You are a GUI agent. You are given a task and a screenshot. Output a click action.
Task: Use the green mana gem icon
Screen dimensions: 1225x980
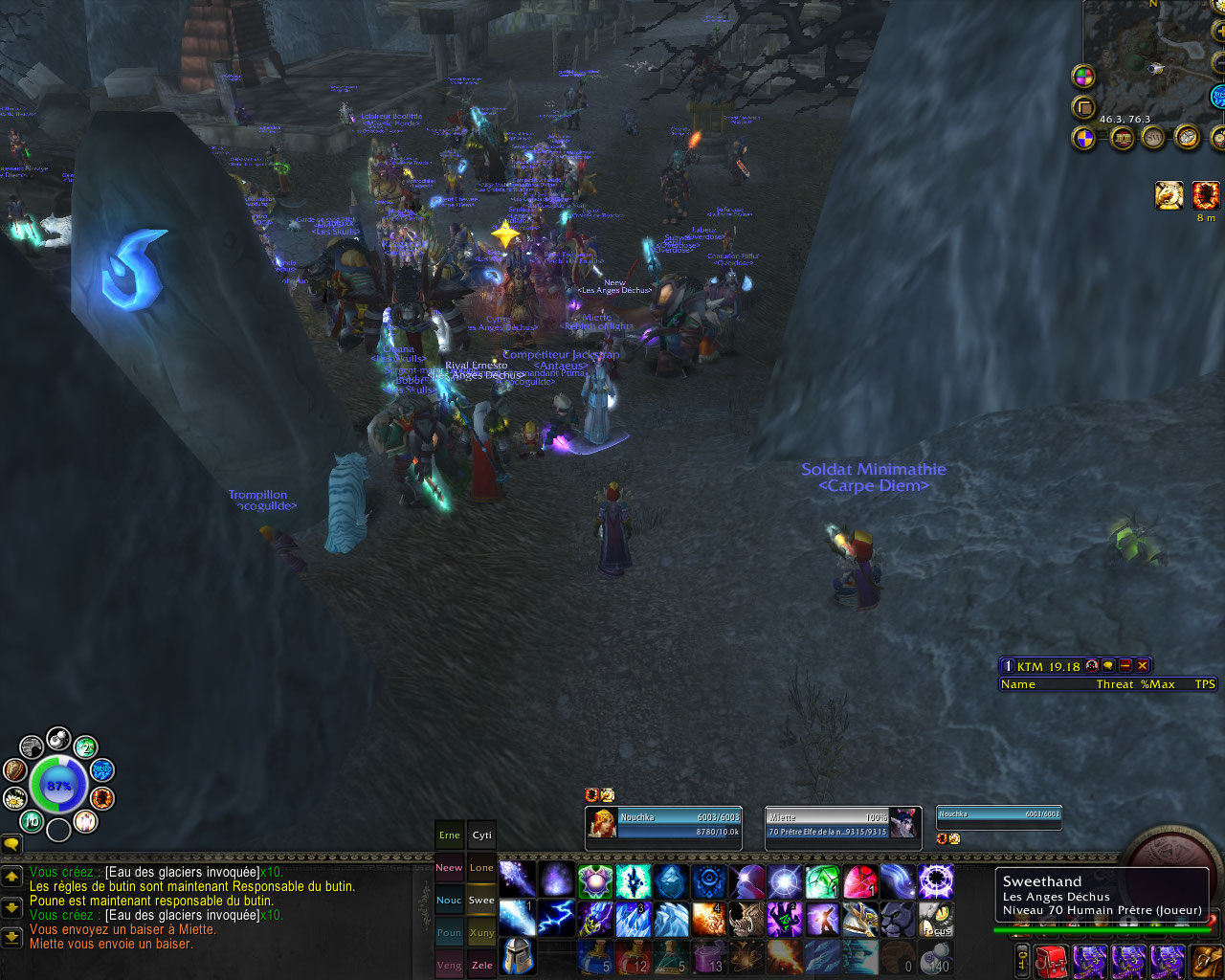823,880
